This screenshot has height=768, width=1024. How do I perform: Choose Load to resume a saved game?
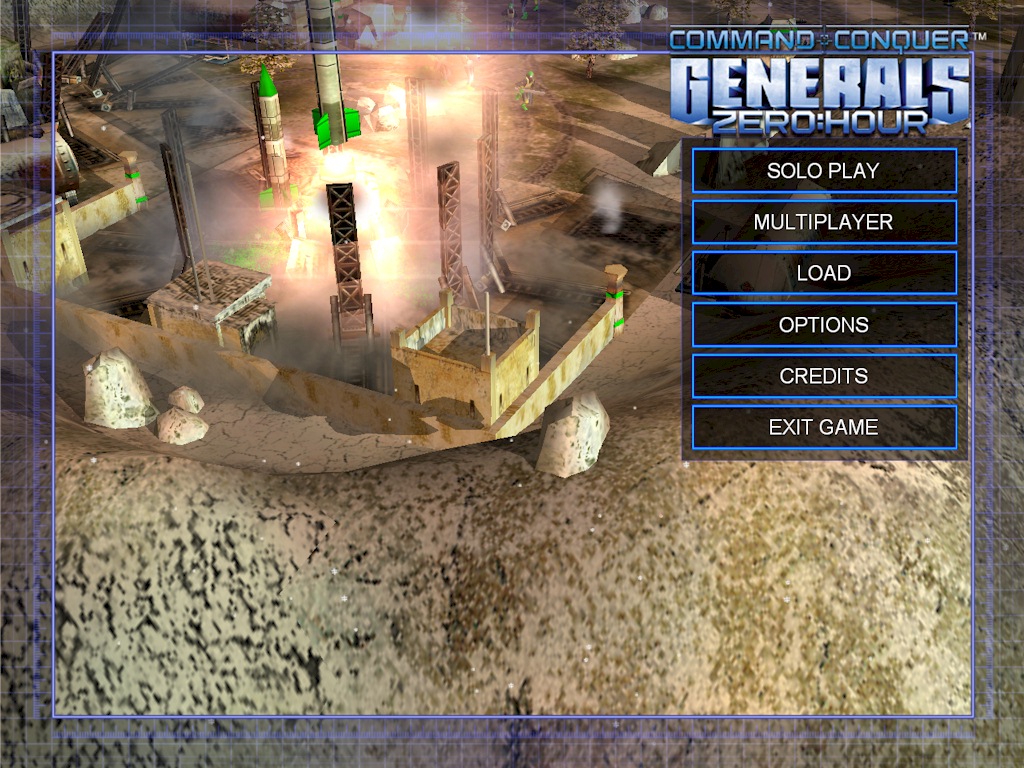pyautogui.click(x=823, y=273)
